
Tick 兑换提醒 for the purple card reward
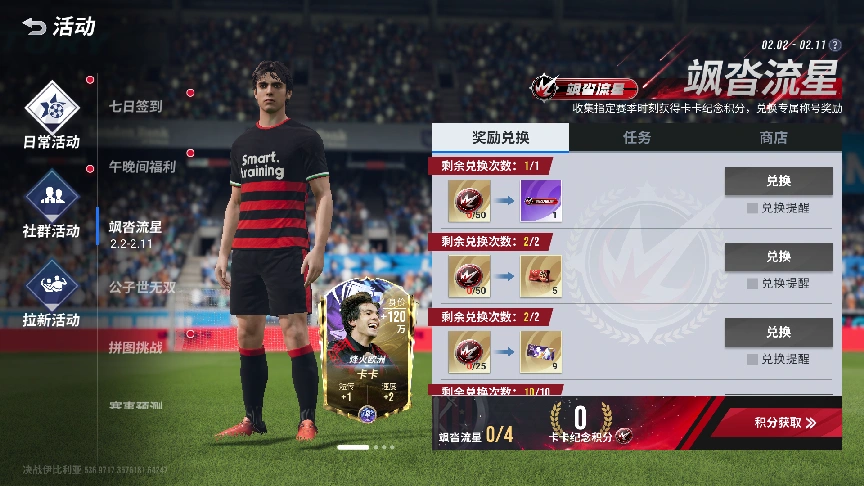[752, 208]
